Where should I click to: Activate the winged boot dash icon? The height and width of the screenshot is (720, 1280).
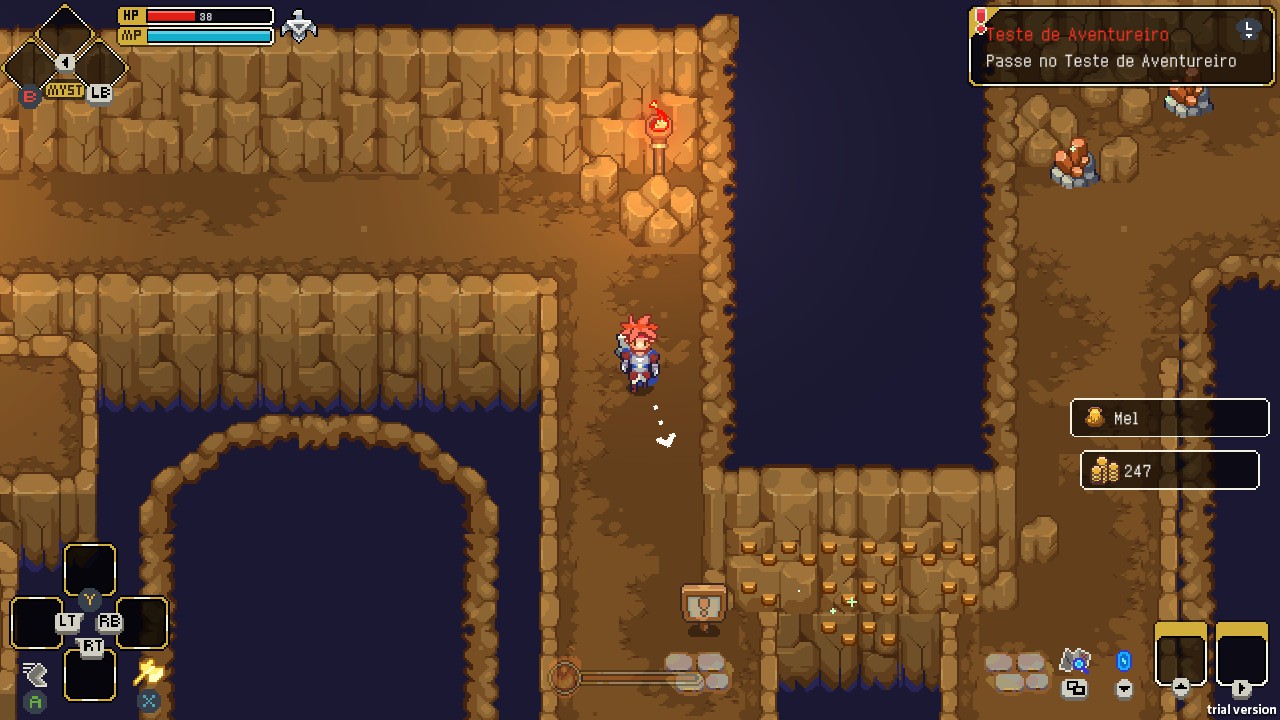(x=35, y=674)
